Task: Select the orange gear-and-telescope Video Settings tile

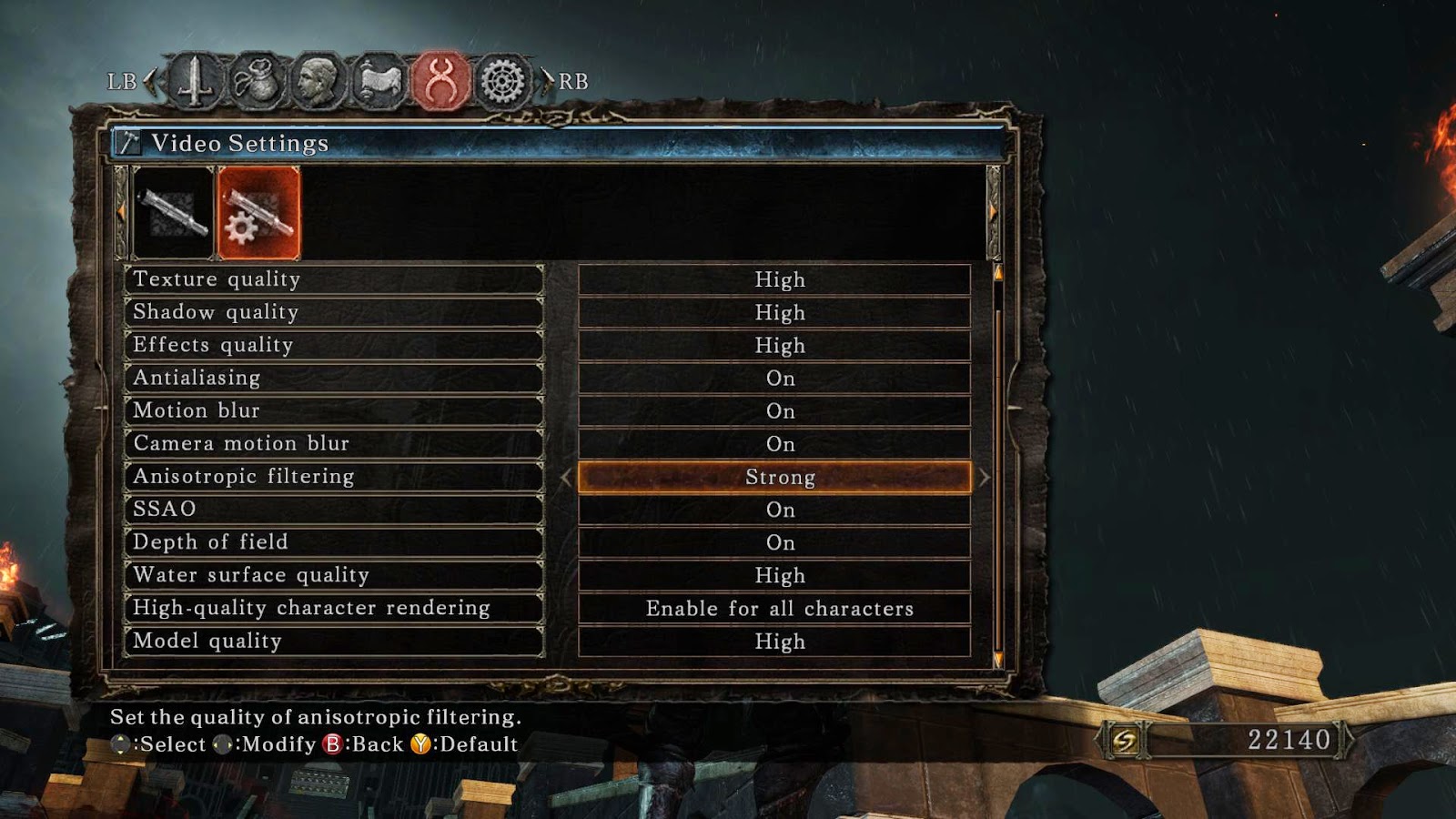Action: pos(257,210)
